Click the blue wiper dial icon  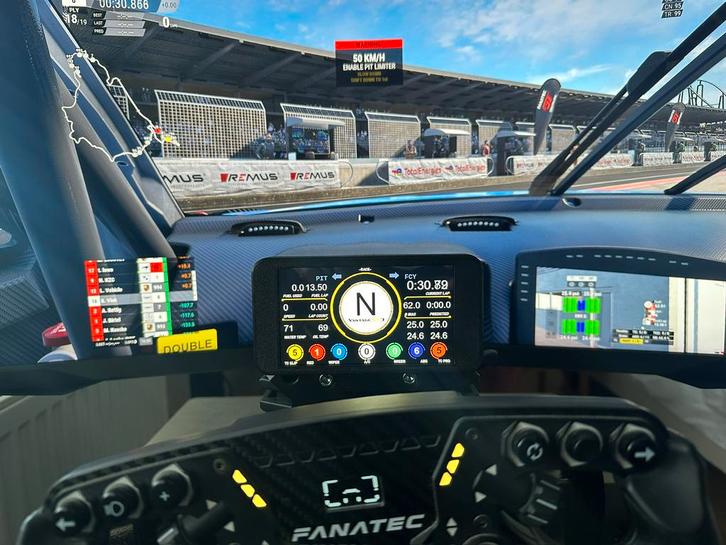coord(341,351)
